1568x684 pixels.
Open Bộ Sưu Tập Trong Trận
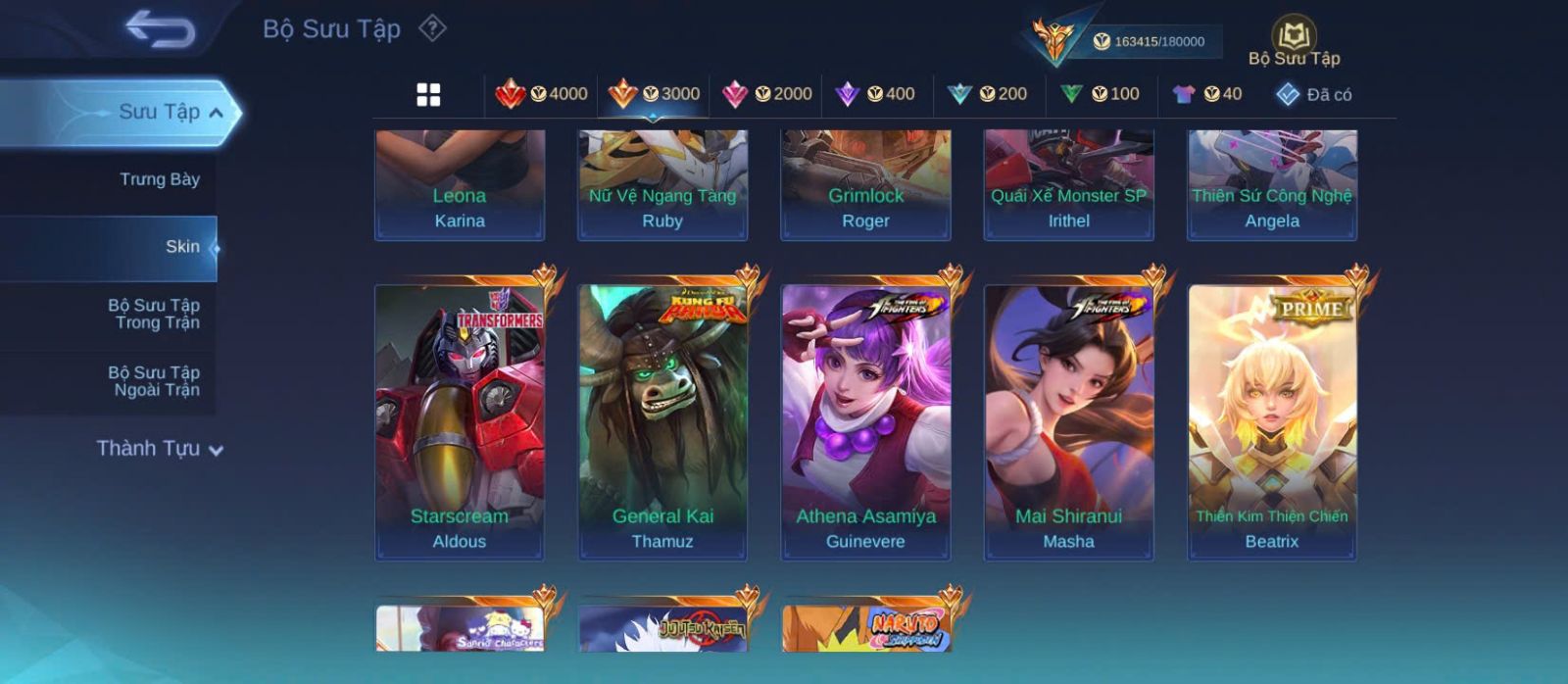(x=154, y=314)
